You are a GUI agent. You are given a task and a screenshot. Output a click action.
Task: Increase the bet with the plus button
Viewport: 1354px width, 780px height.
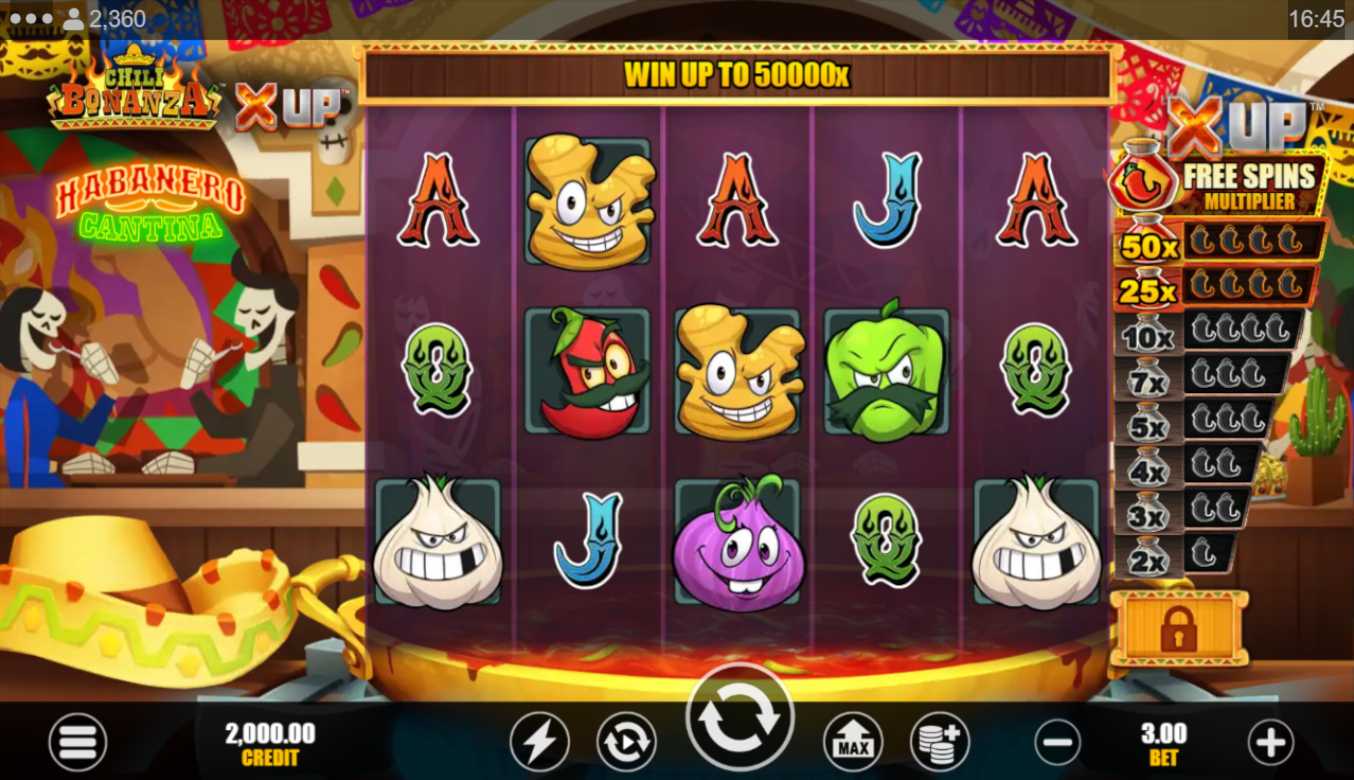coord(1270,743)
